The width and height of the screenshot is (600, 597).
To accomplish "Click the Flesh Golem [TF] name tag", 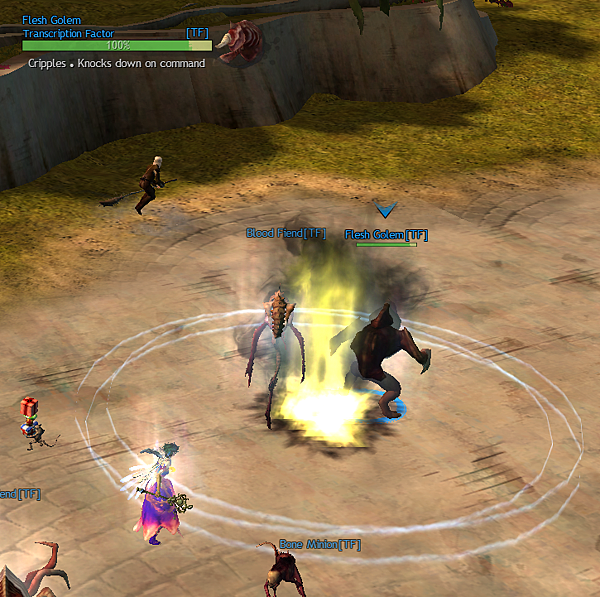I will coord(386,235).
